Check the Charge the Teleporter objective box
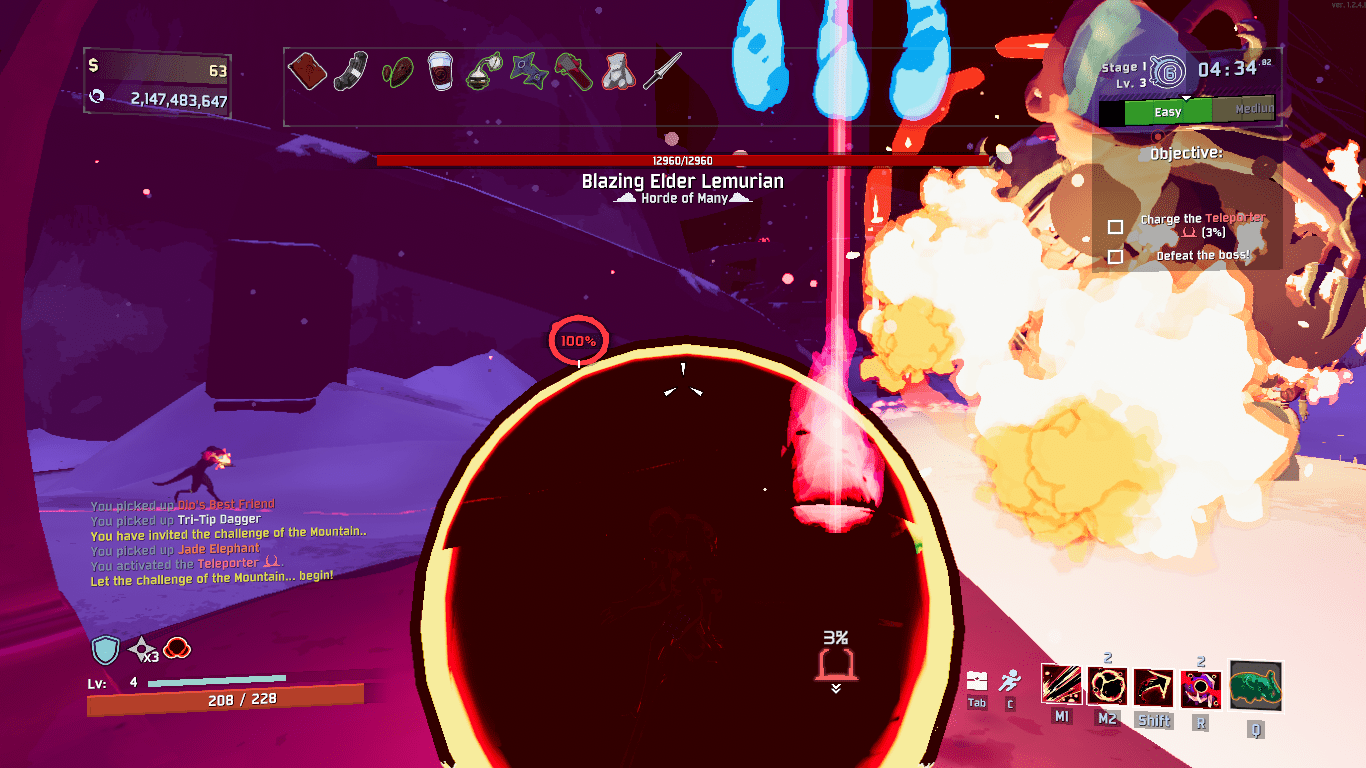The height and width of the screenshot is (768, 1366). [1115, 228]
